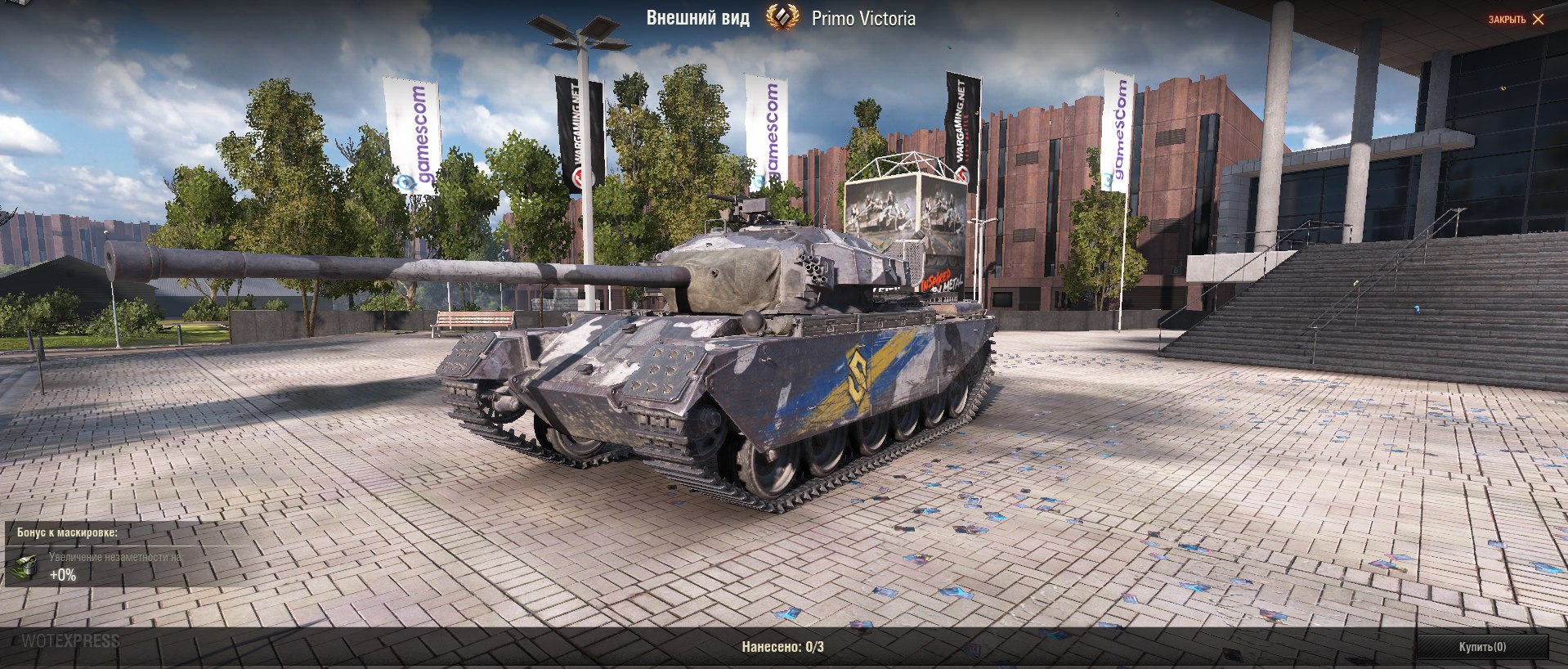Click the Купить(0) purchase button

[1481, 647]
